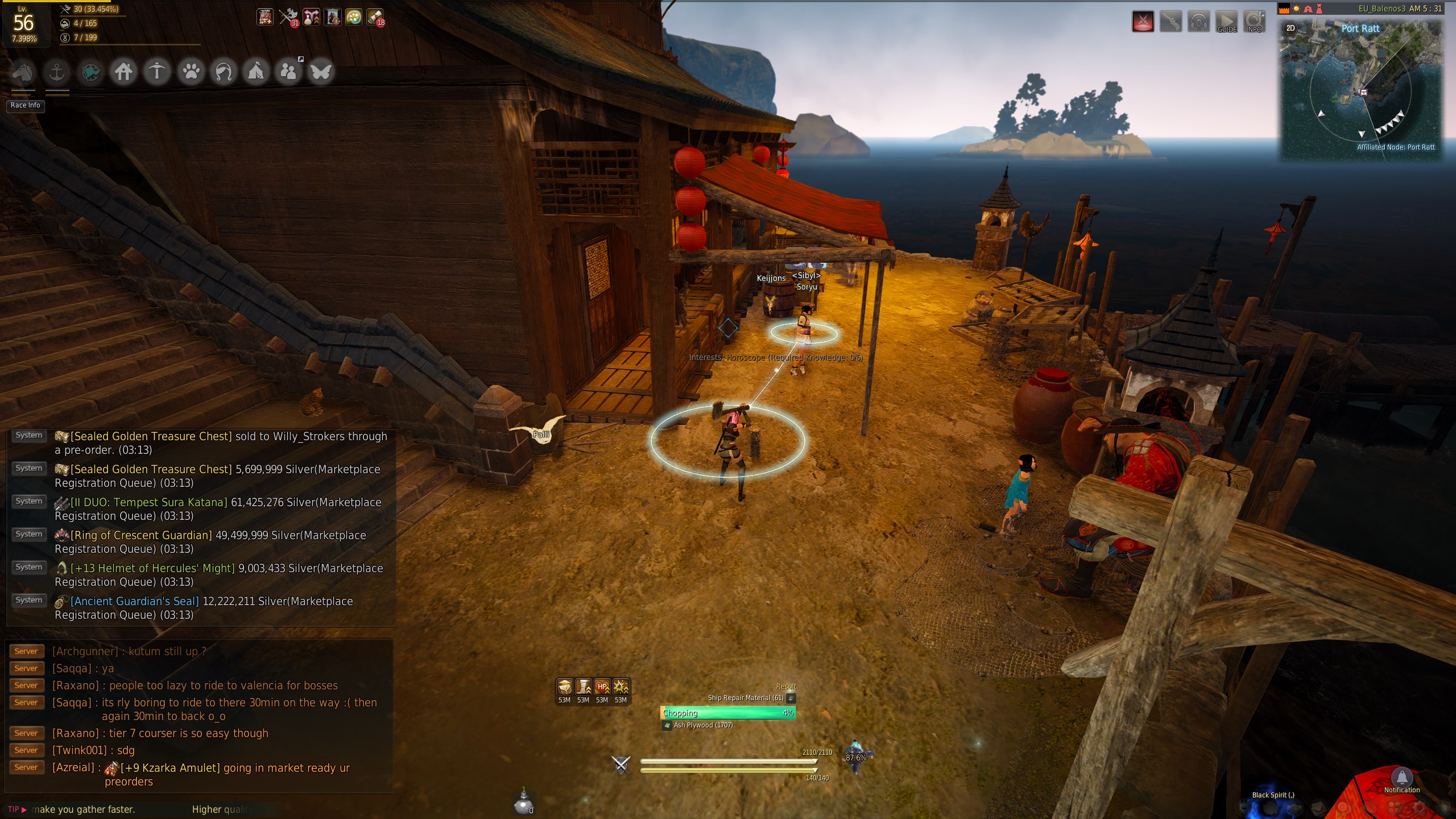Select the anchor ship icon
Image resolution: width=1456 pixels, height=819 pixels.
point(57,72)
